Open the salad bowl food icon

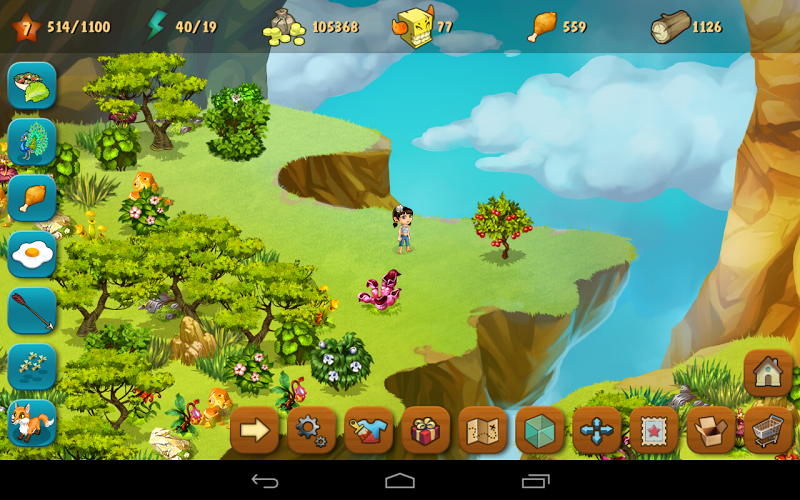click(x=32, y=86)
